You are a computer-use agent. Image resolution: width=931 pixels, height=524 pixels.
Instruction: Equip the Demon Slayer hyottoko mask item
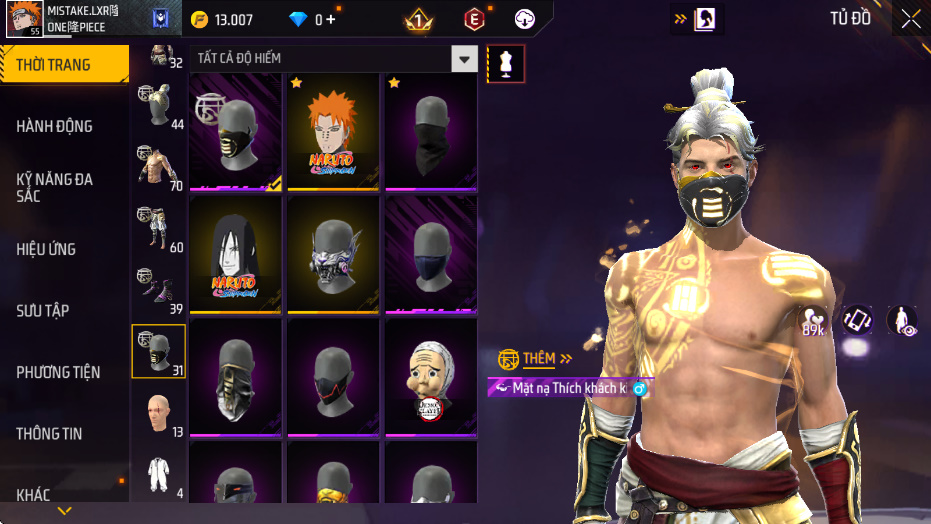point(430,376)
